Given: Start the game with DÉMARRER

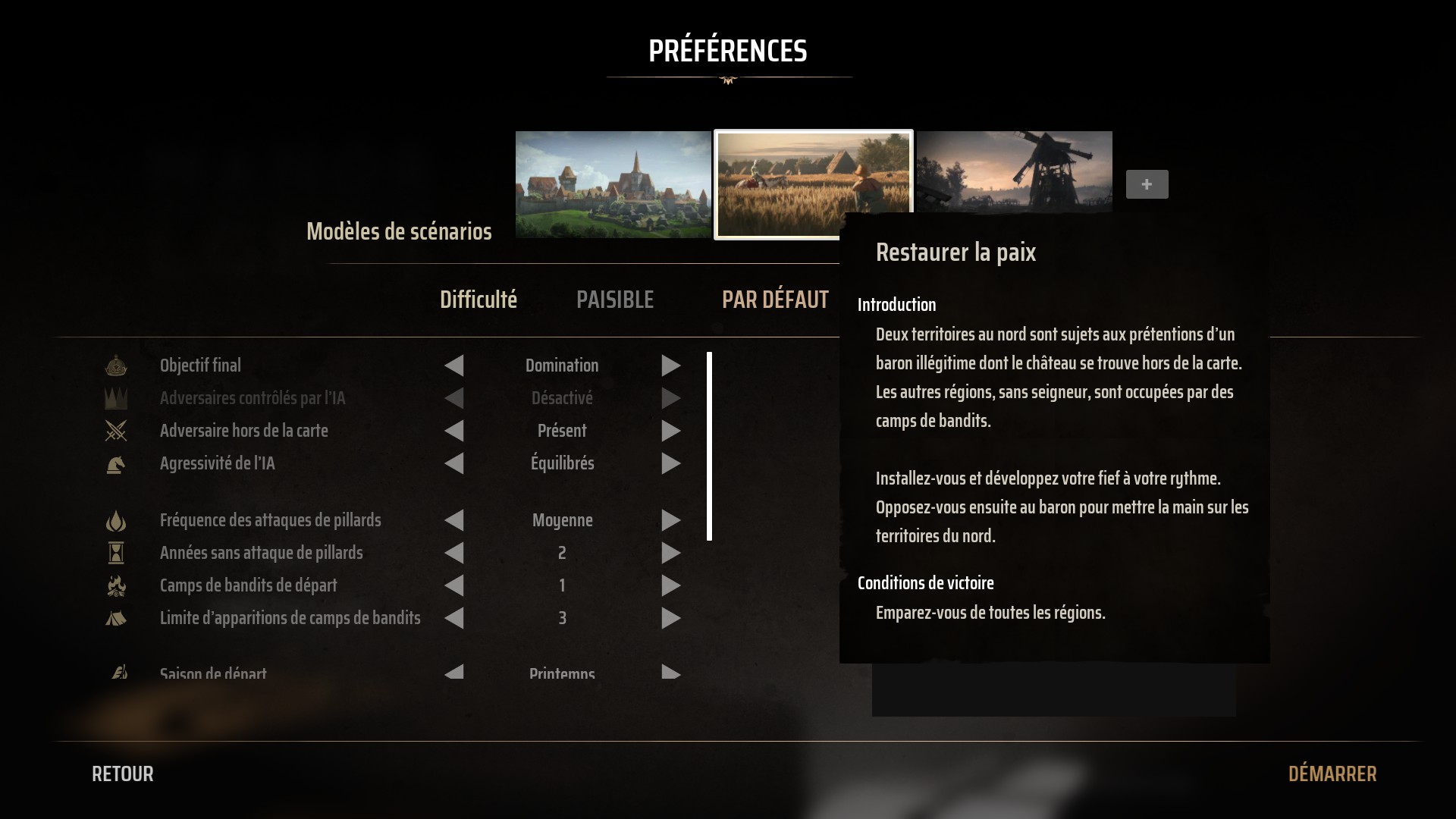Looking at the screenshot, I should pyautogui.click(x=1332, y=773).
